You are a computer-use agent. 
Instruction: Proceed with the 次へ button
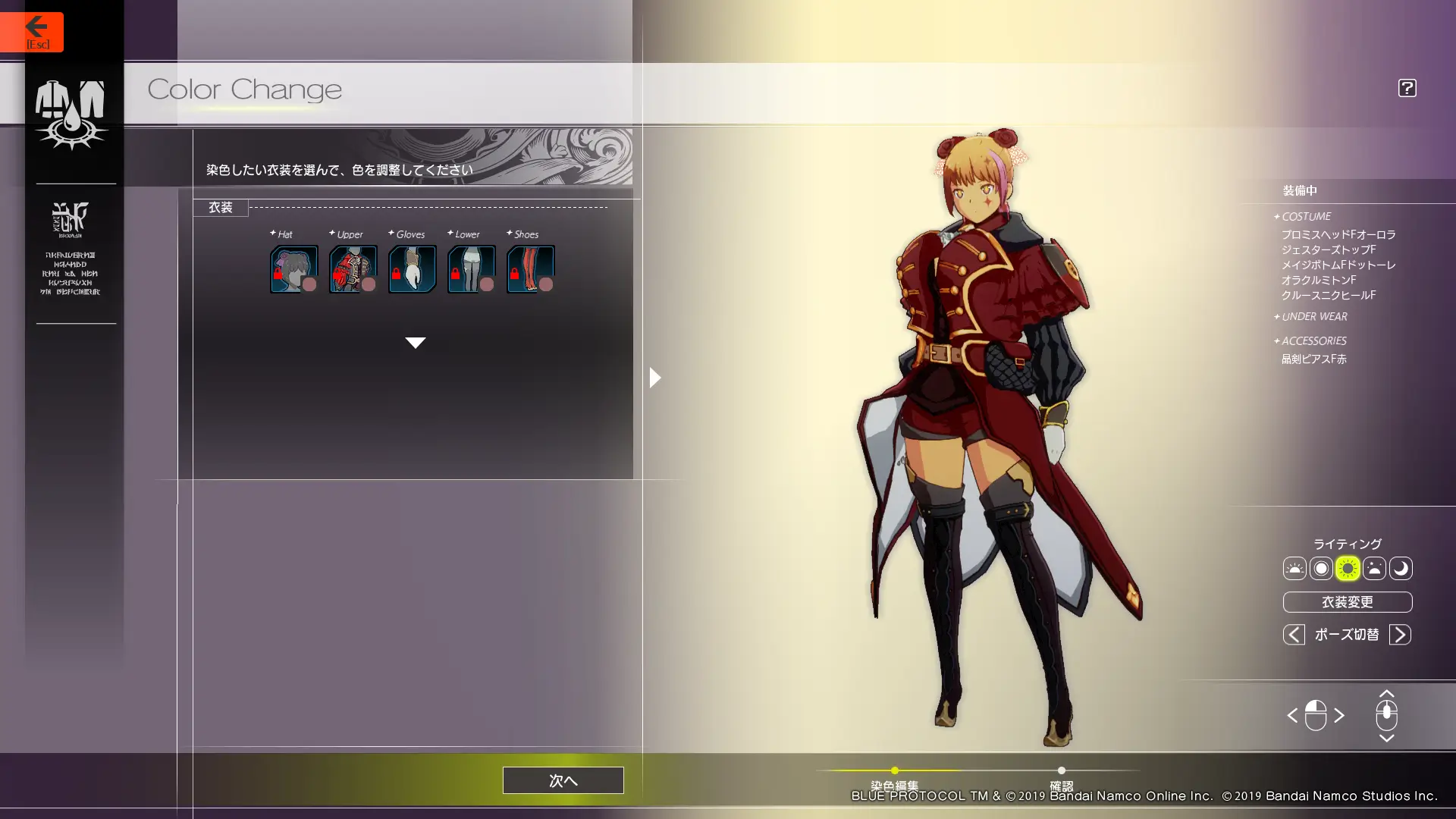[x=563, y=780]
